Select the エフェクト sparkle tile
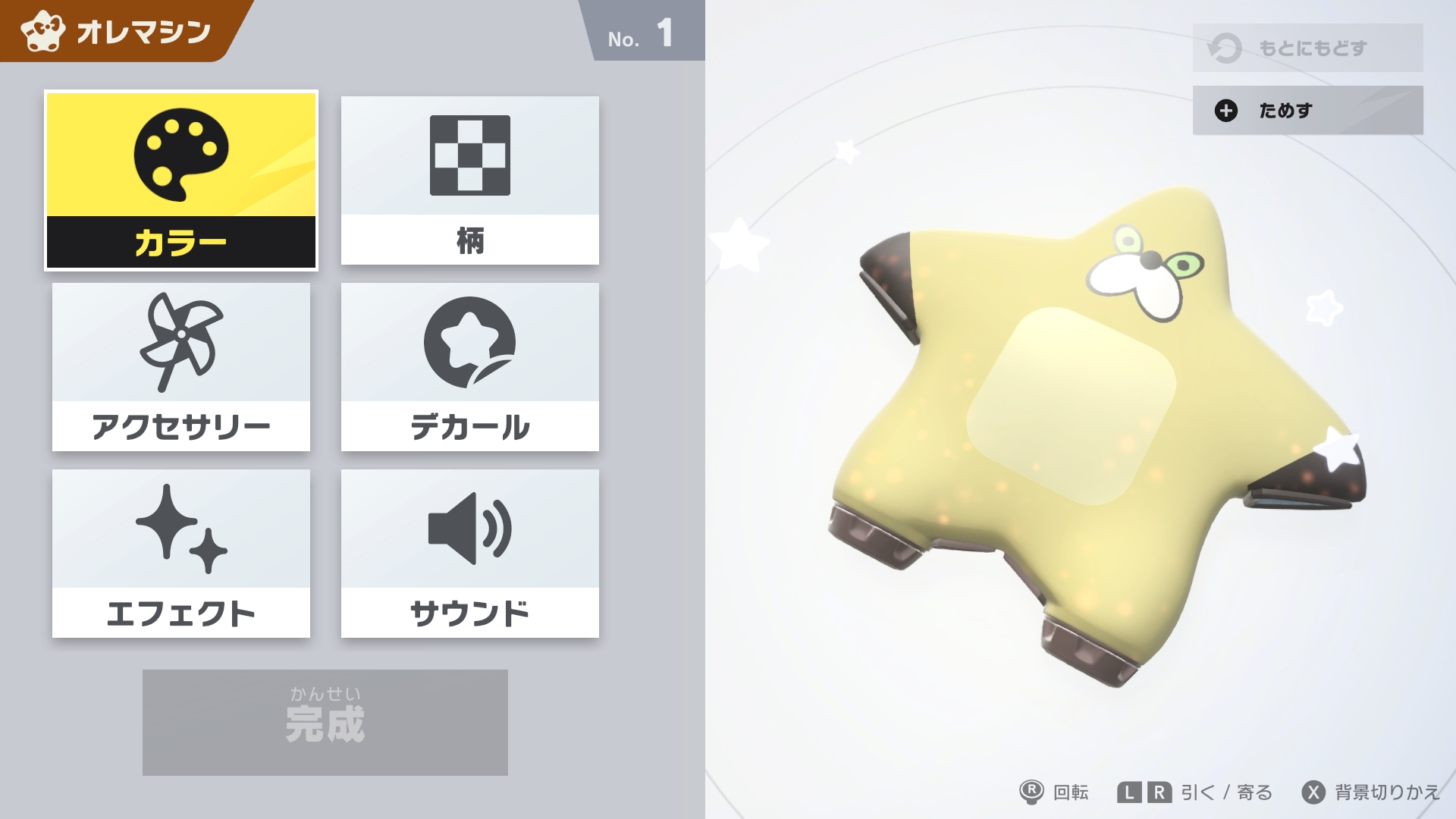Image resolution: width=1456 pixels, height=819 pixels. (181, 553)
